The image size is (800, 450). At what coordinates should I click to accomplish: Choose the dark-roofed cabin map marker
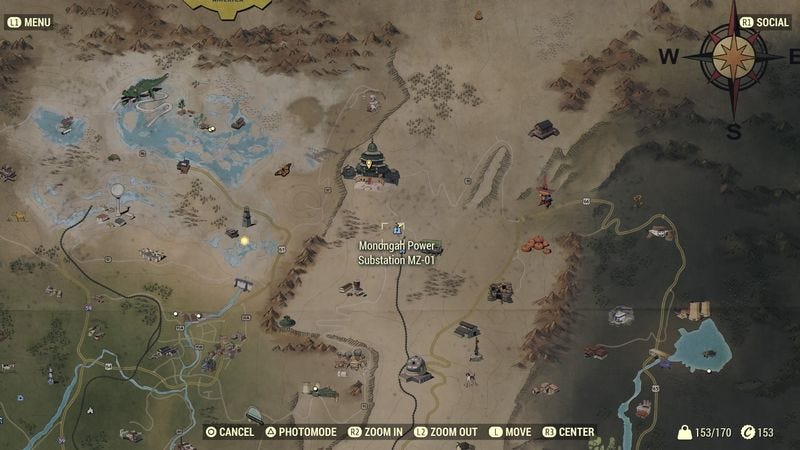click(544, 130)
